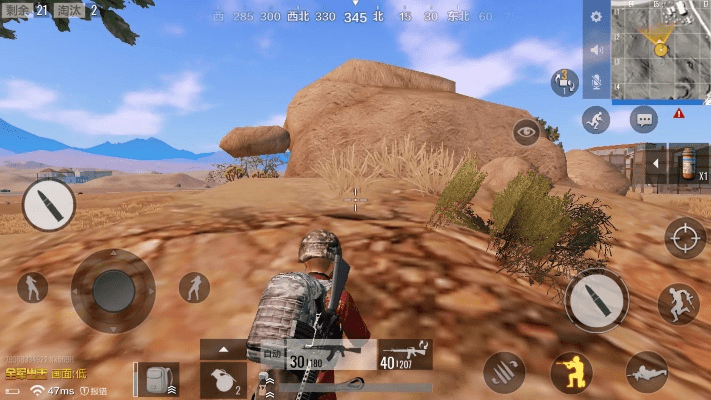
Task: Tap the jump button
Action: coord(678,303)
